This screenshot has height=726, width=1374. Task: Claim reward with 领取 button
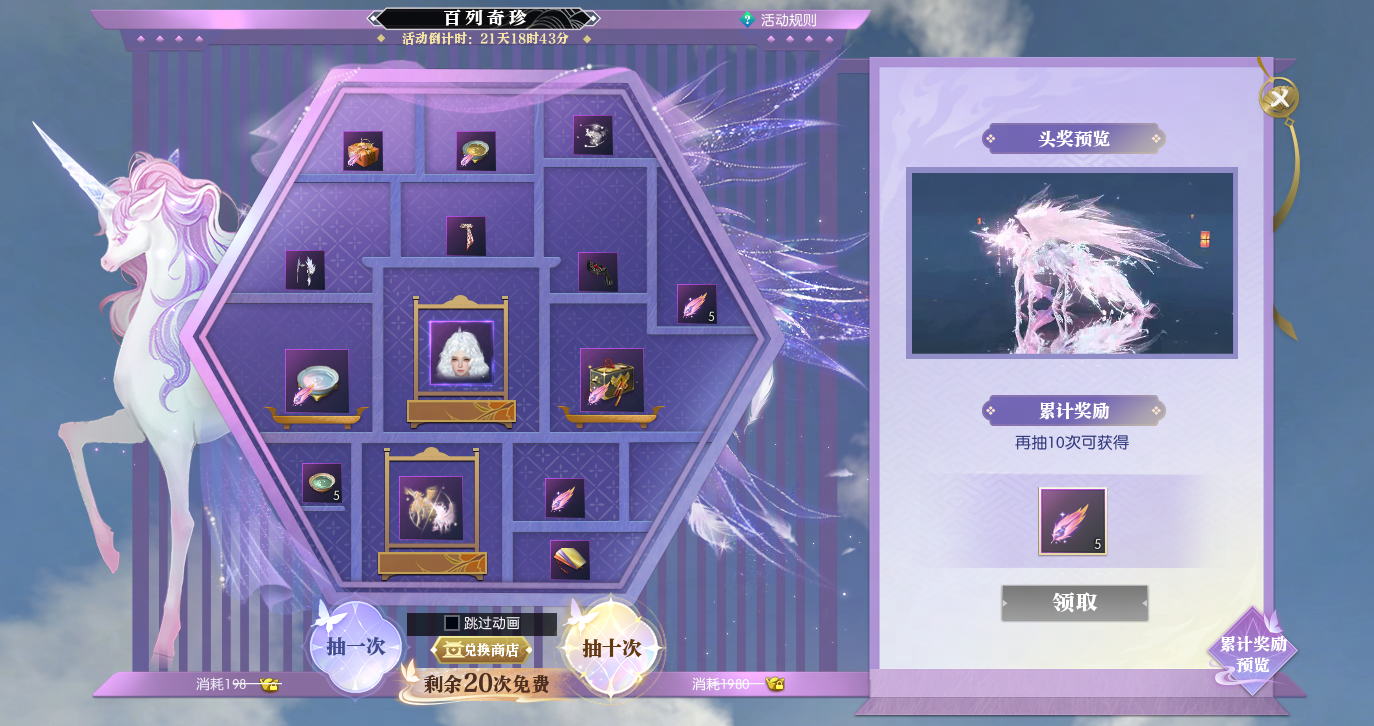coord(1074,603)
